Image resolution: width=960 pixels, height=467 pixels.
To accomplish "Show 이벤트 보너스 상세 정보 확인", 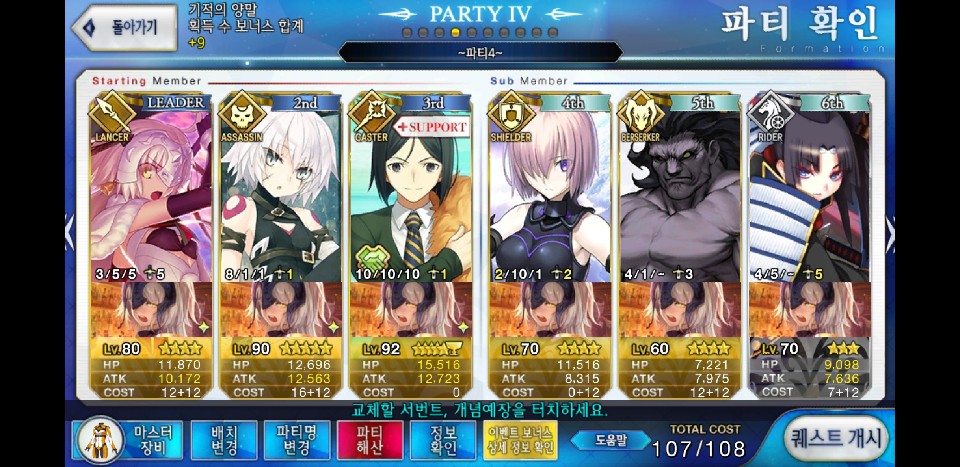I will (x=519, y=438).
